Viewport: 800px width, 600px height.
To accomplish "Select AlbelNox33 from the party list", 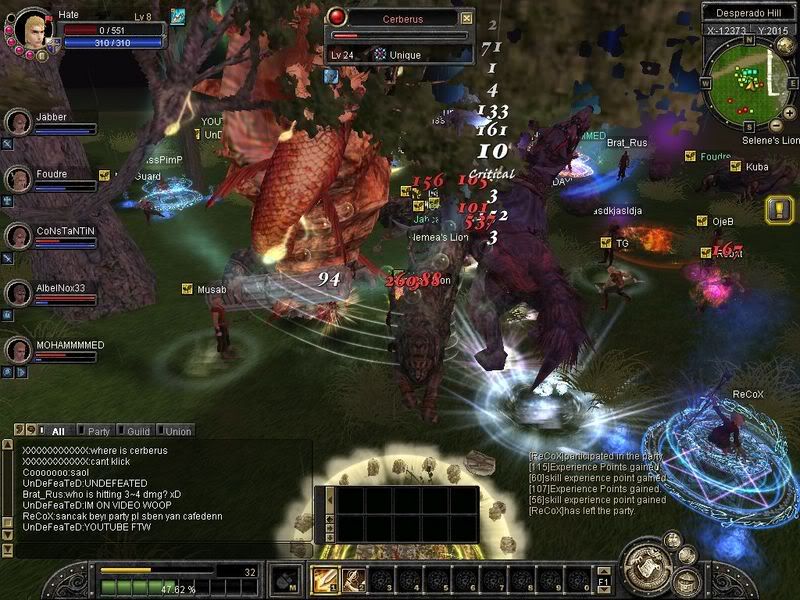I will pyautogui.click(x=19, y=294).
